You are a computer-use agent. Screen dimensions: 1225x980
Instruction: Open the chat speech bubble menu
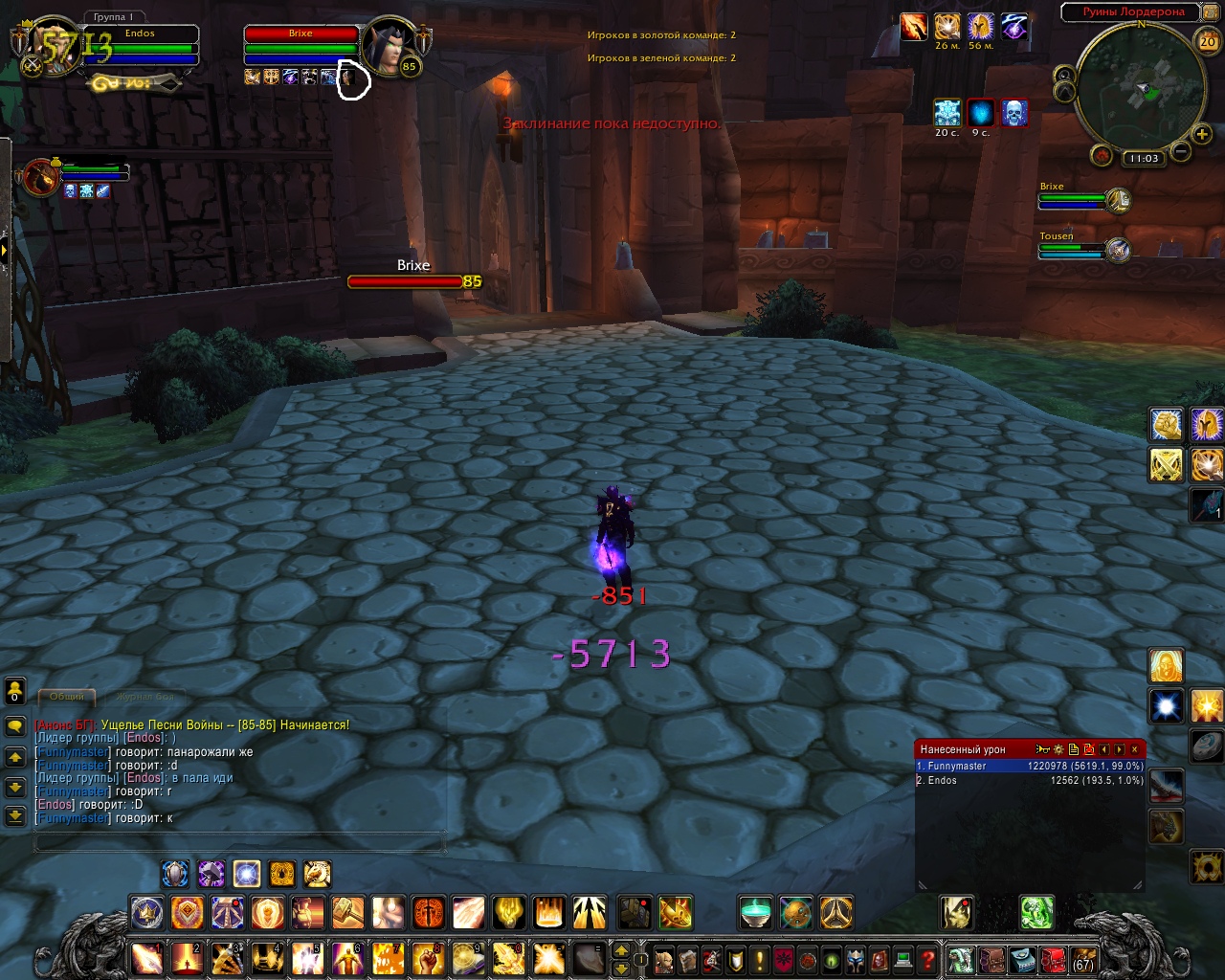tap(15, 726)
